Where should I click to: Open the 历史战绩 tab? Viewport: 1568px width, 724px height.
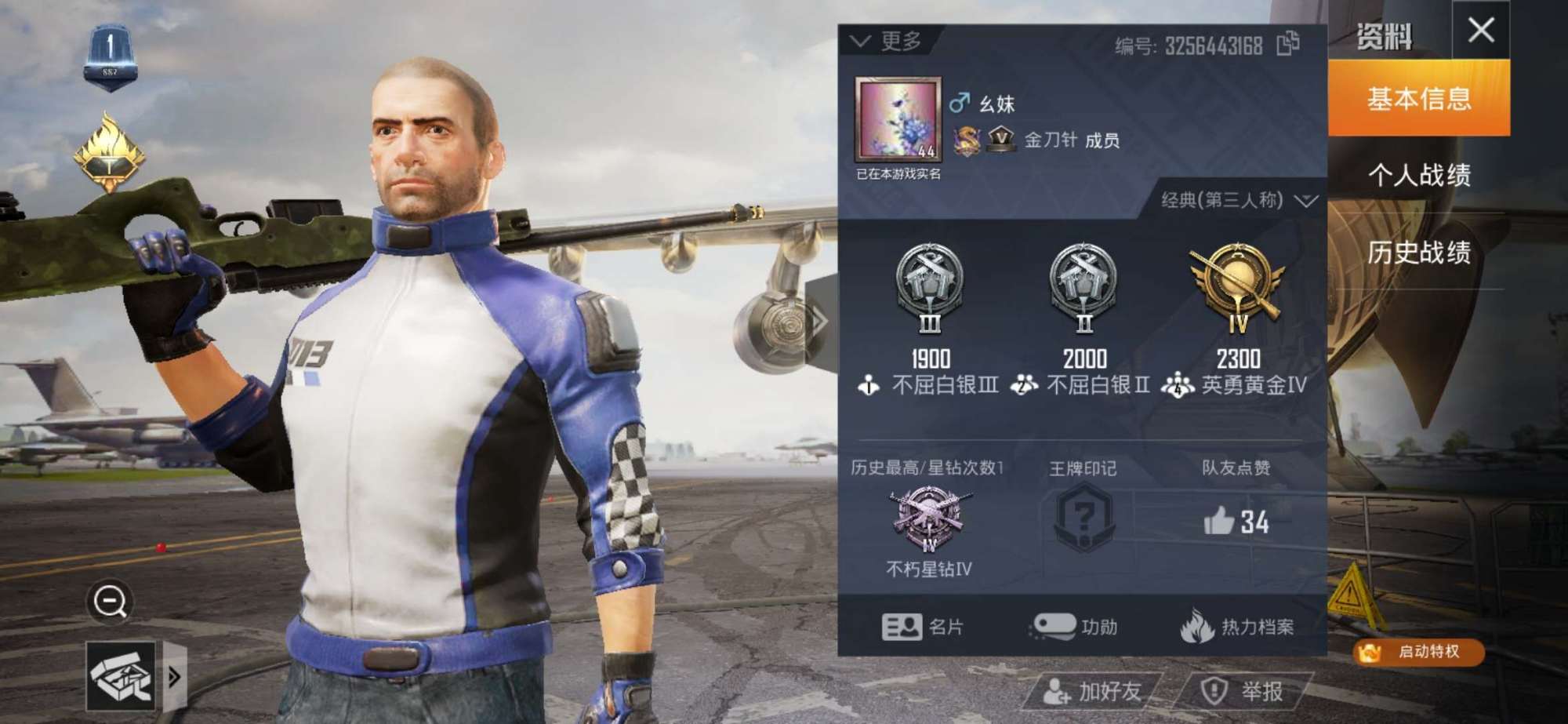pos(1419,255)
